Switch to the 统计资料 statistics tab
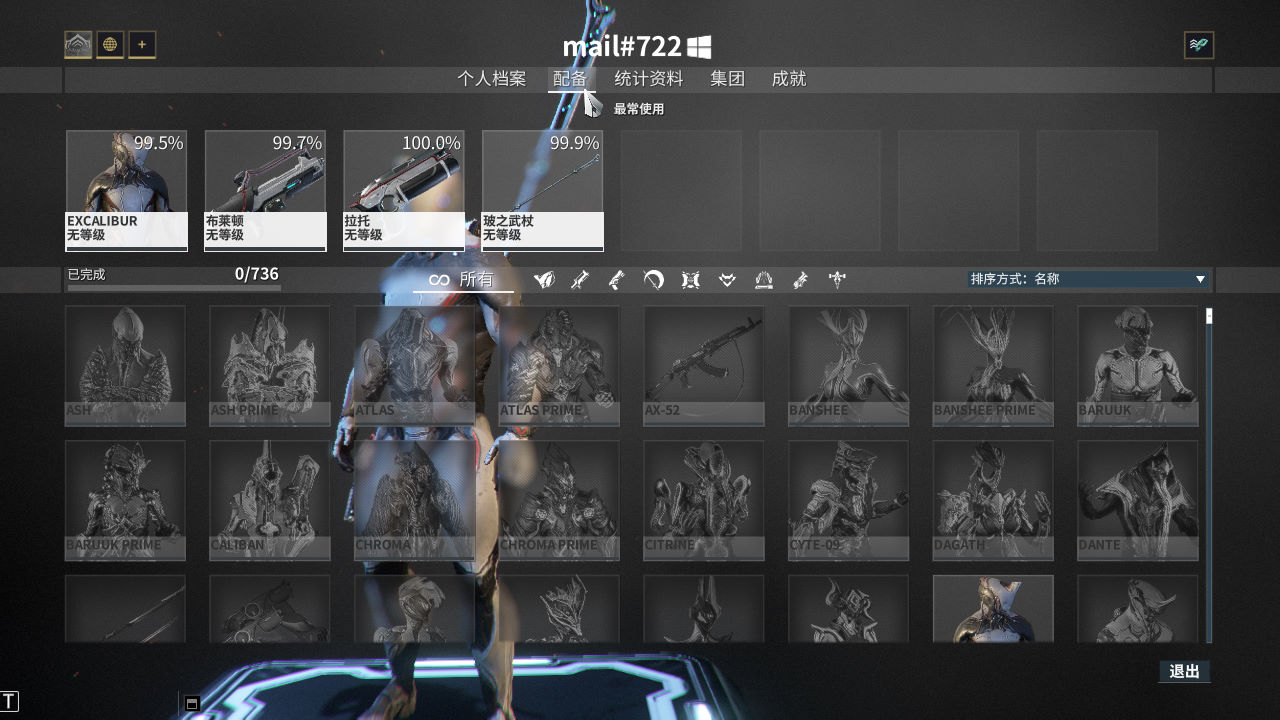The image size is (1280, 720). click(648, 79)
